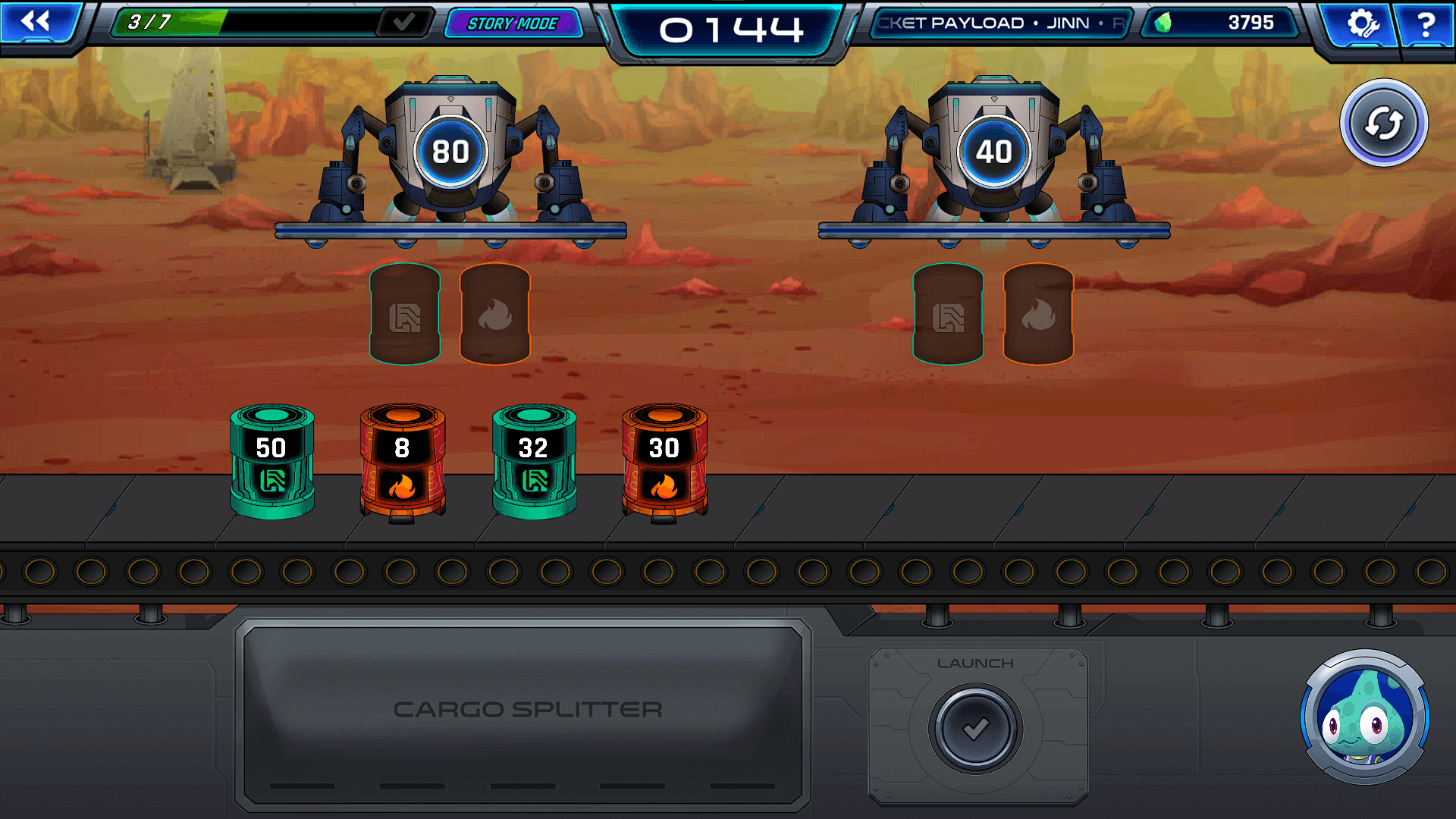Open the question mark help
The height and width of the screenshot is (819, 1456).
1426,24
